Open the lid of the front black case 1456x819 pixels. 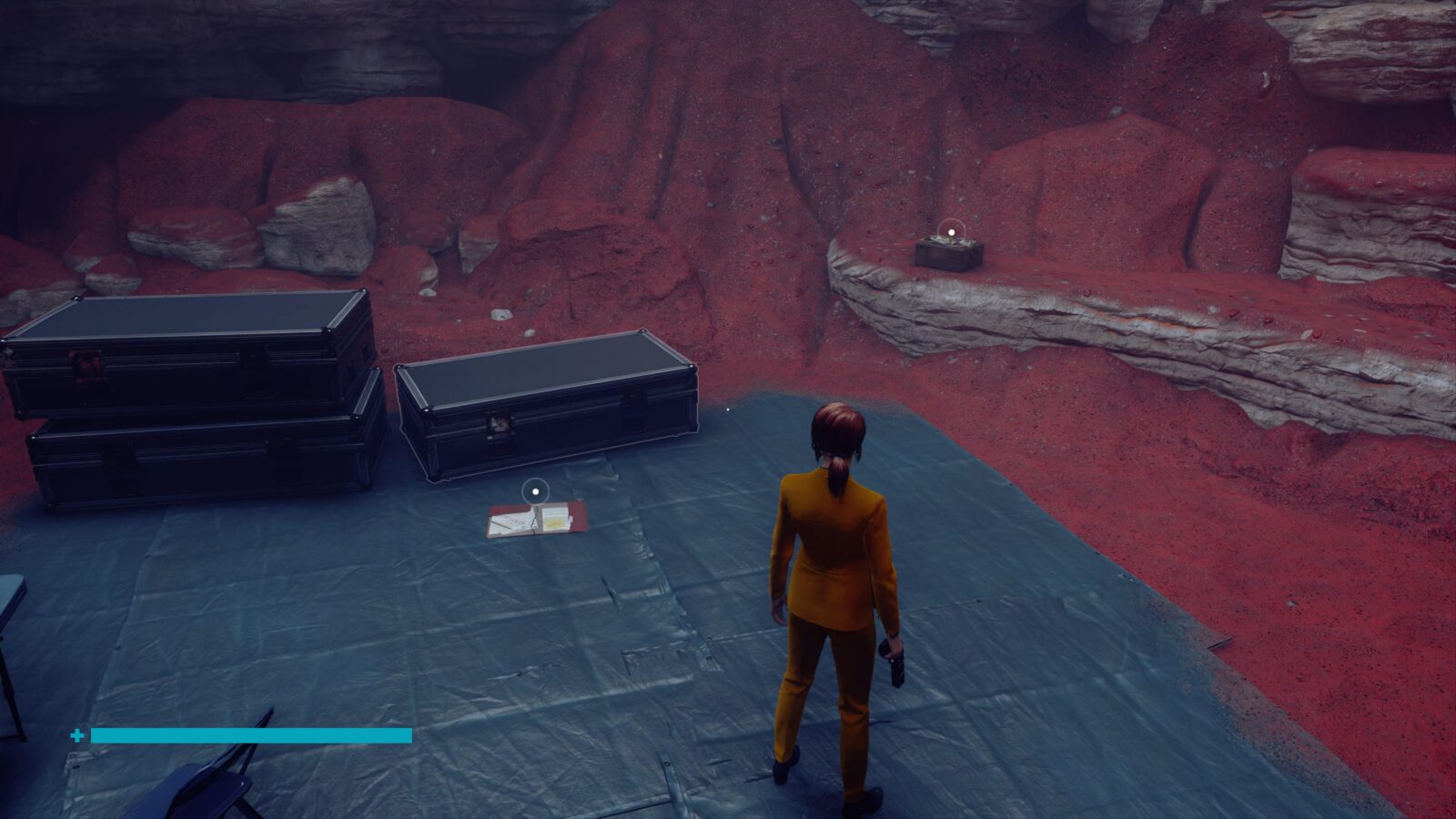click(x=546, y=373)
